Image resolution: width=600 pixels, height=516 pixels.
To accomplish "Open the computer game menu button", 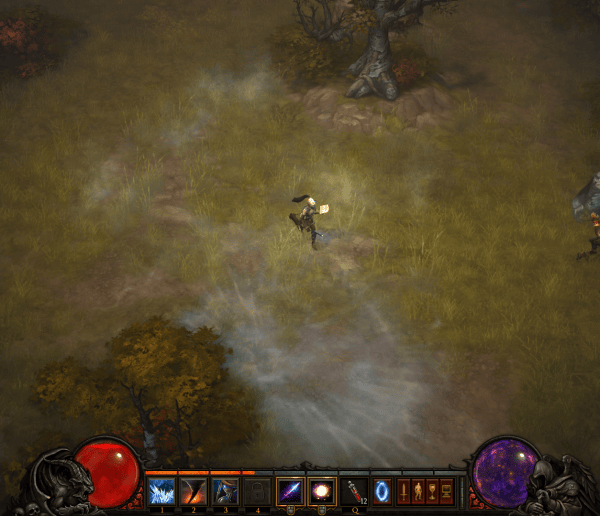I will (446, 491).
